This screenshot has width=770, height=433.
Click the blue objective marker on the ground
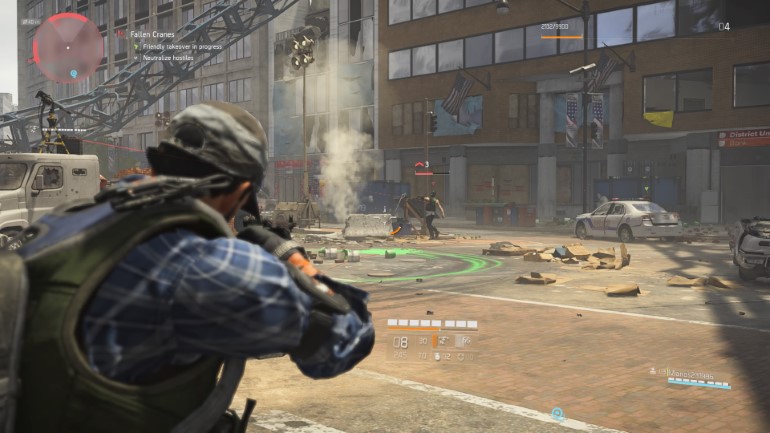pos(557,413)
